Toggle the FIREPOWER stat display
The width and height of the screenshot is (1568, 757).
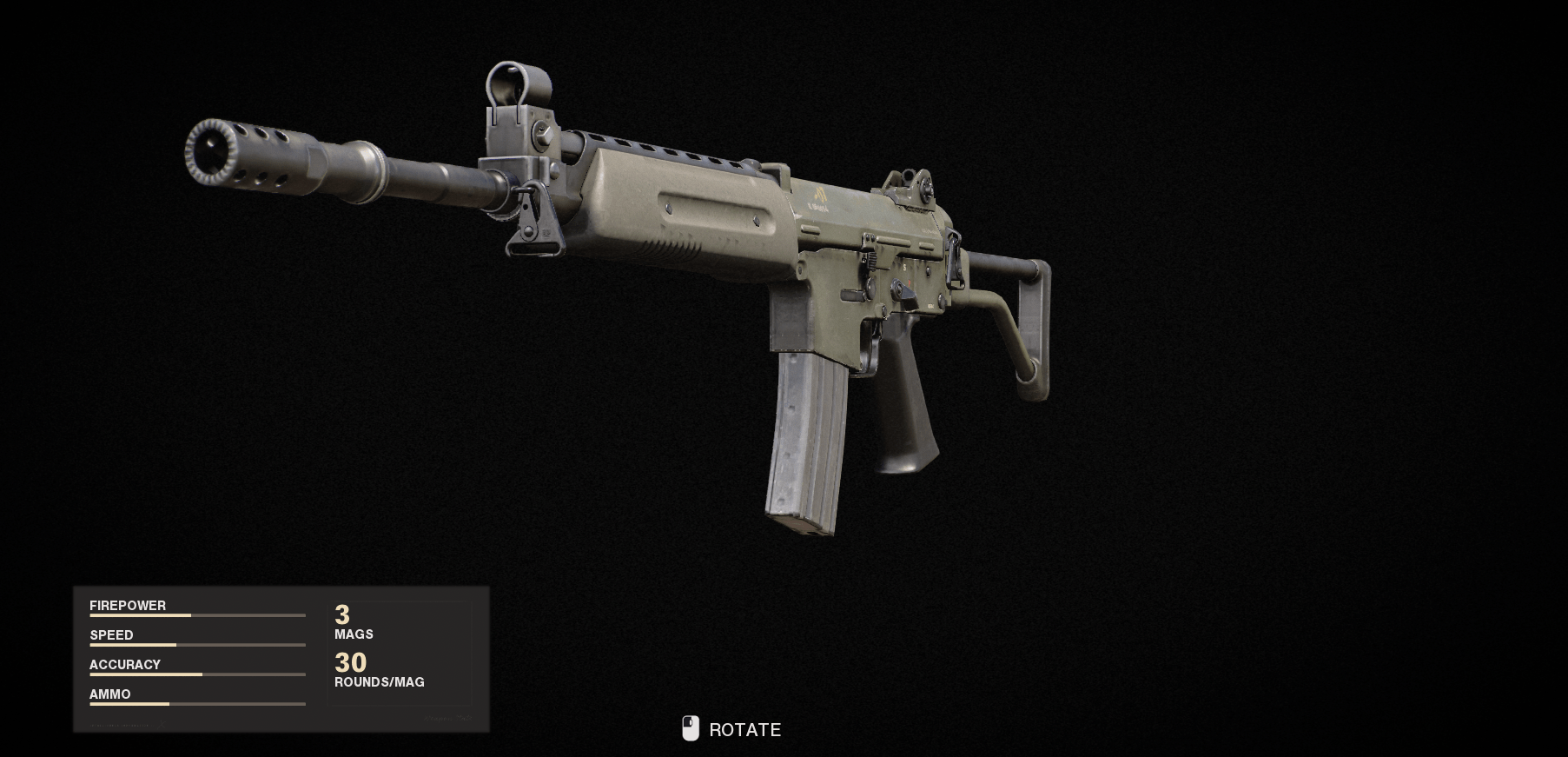129,605
